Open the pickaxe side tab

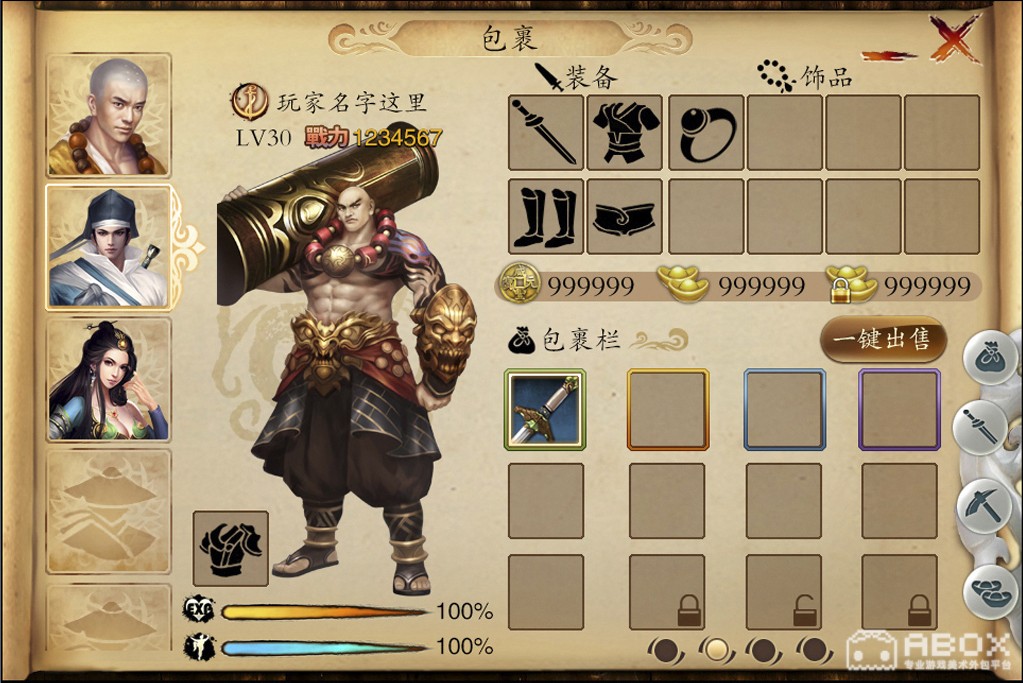point(985,505)
